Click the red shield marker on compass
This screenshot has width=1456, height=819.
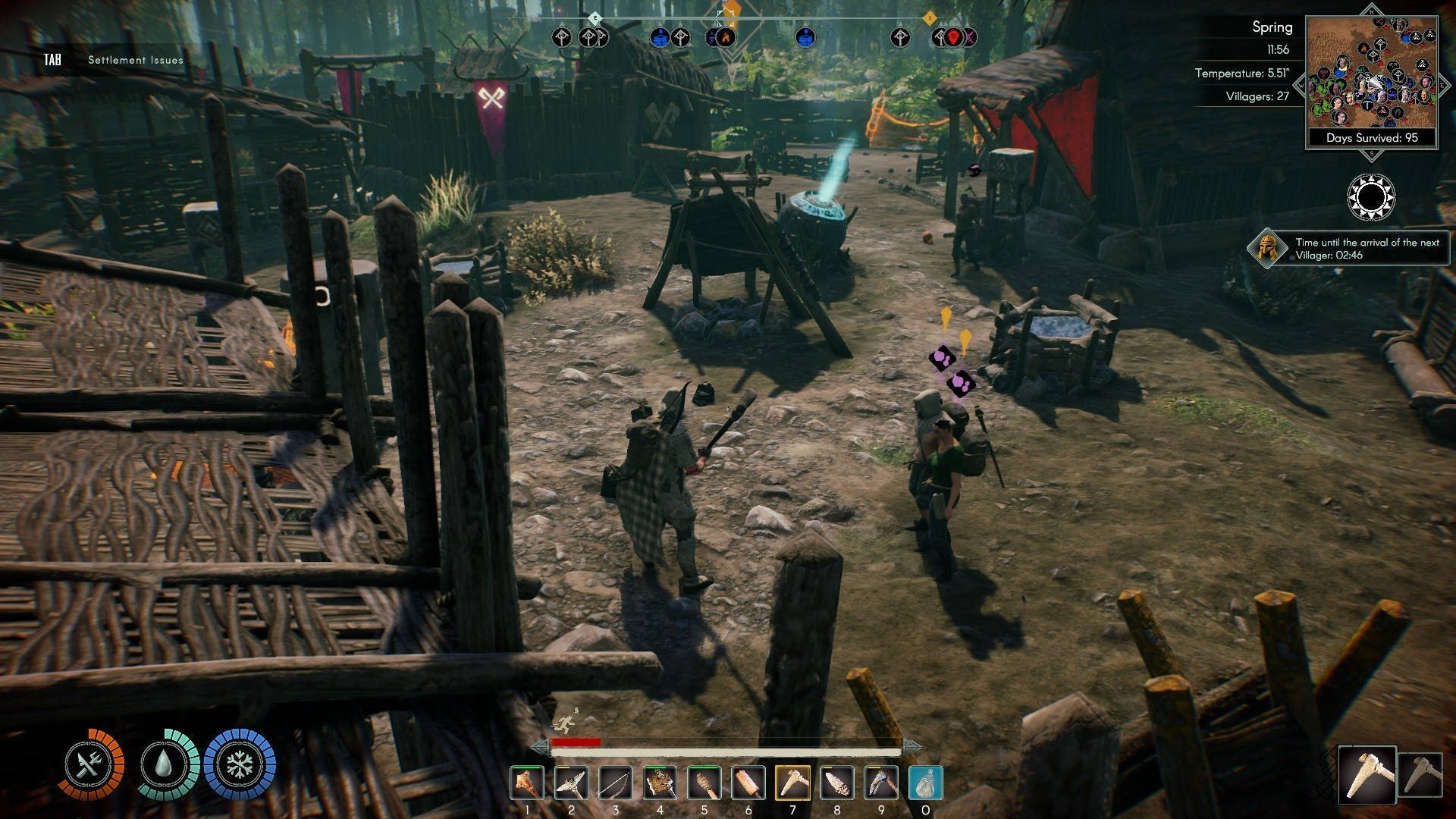point(953,36)
